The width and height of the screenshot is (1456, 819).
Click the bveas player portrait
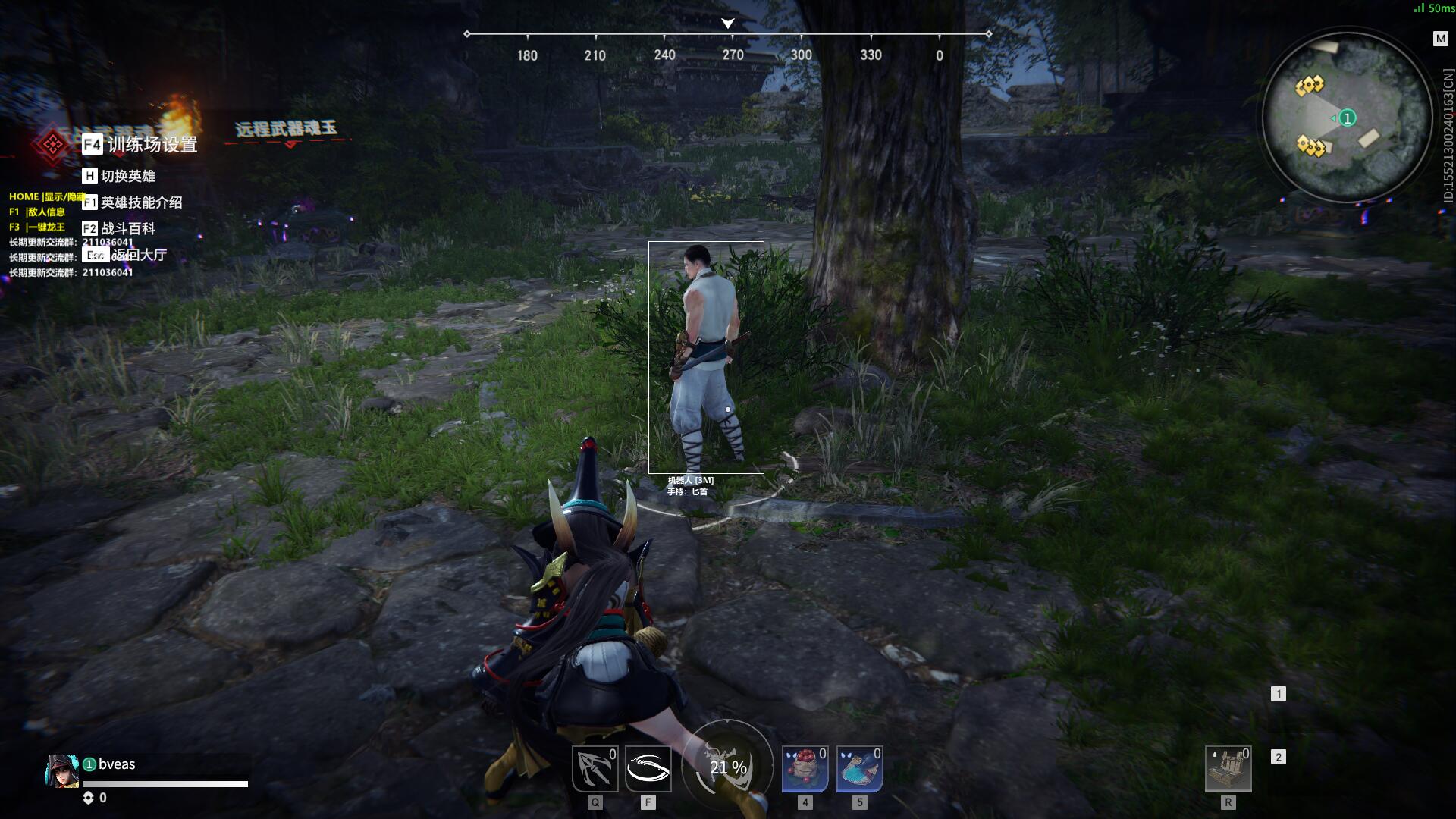[x=62, y=772]
